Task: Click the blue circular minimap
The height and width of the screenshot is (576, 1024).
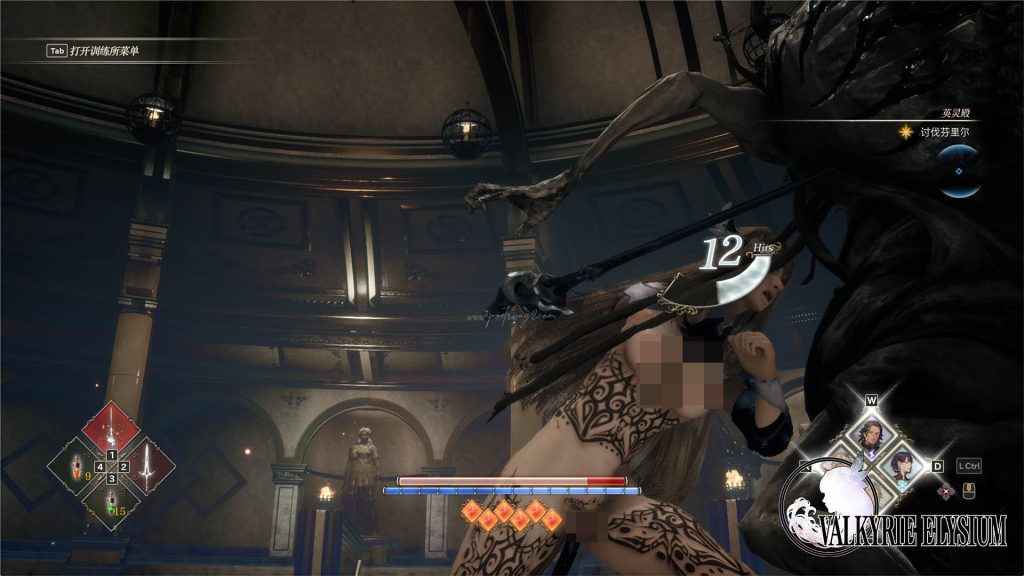Action: pyautogui.click(x=961, y=171)
